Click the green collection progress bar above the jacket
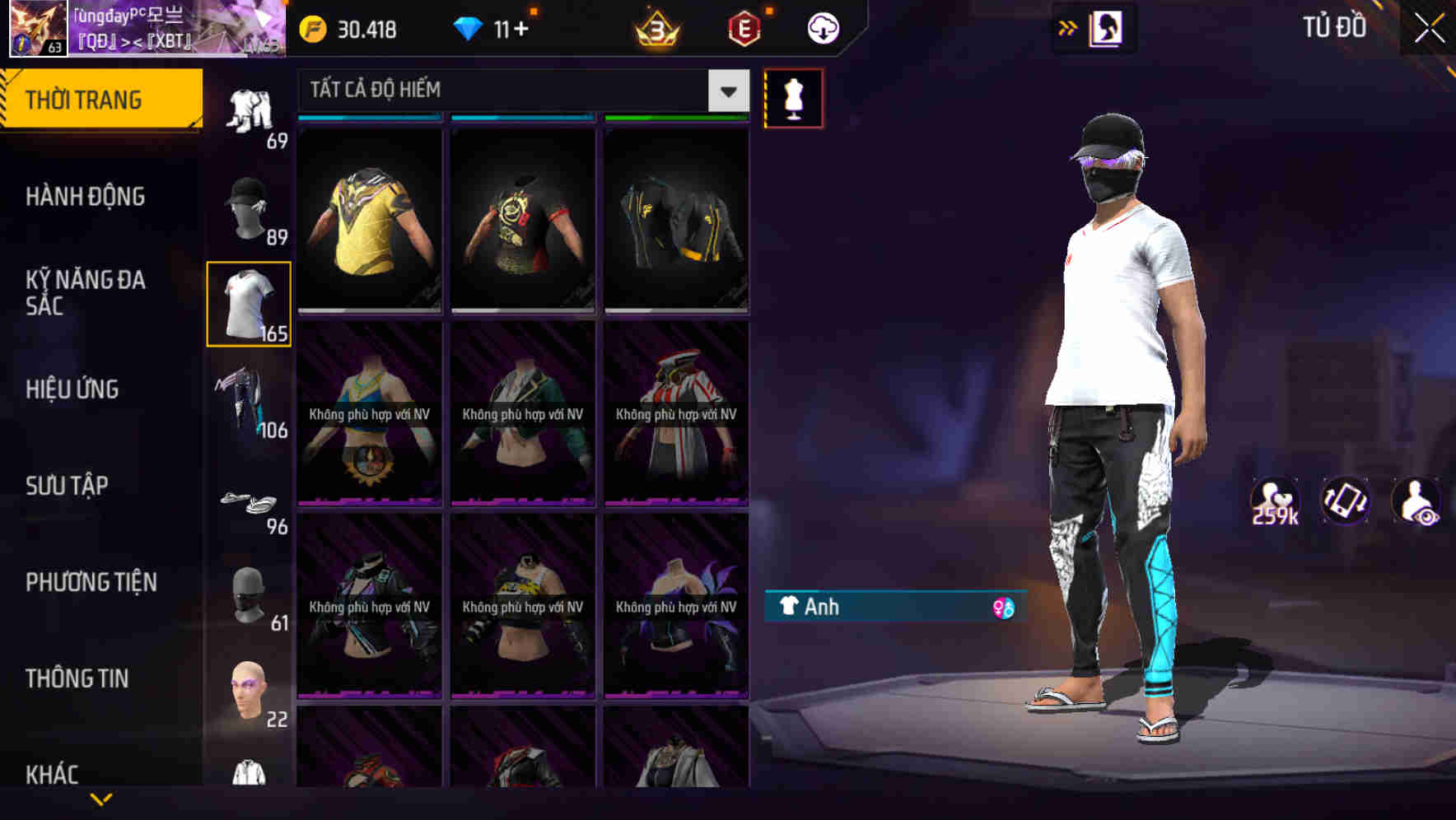Screen dimensions: 1456x820 [675, 117]
